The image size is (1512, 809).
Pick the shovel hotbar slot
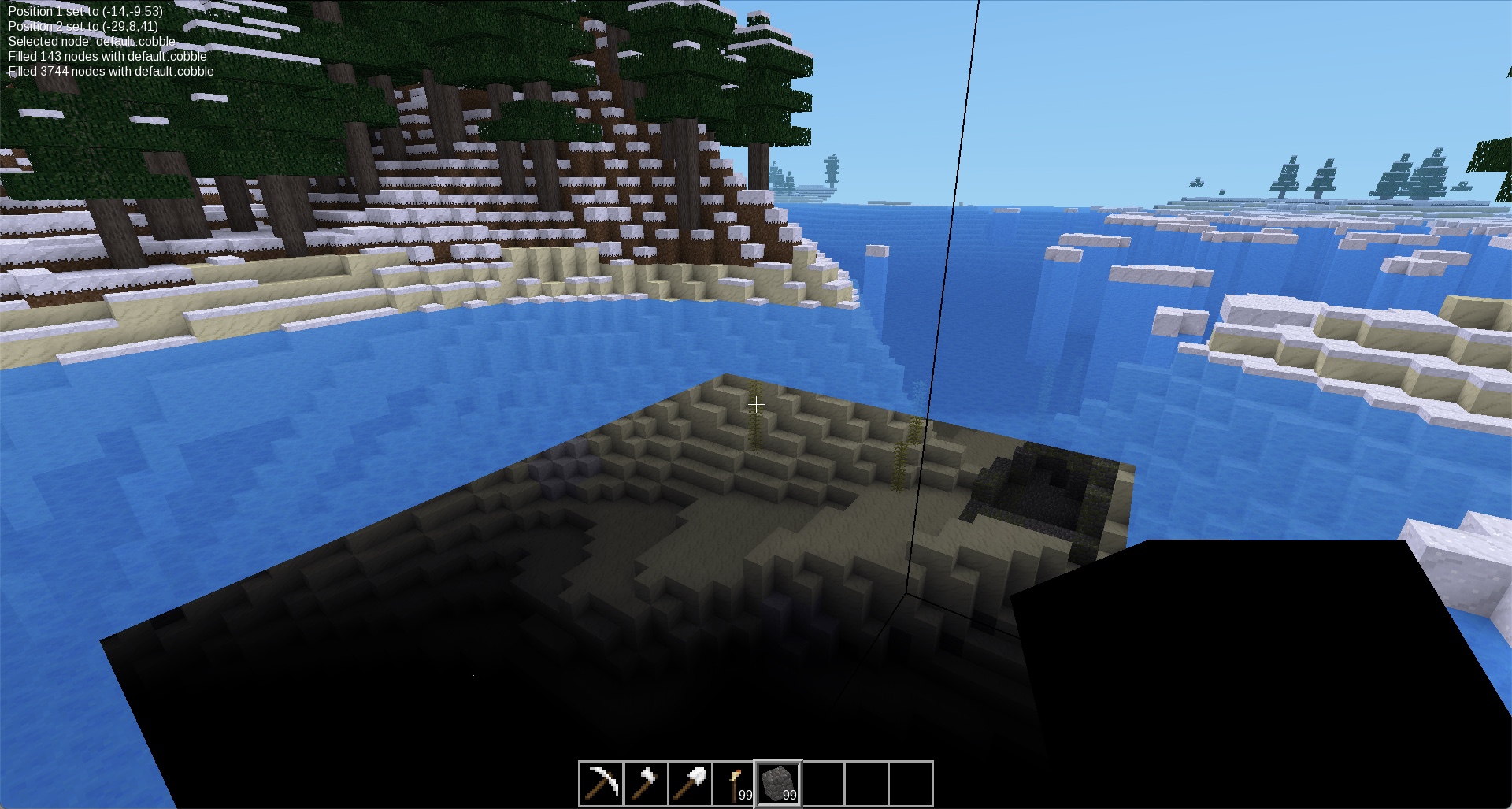[690, 784]
